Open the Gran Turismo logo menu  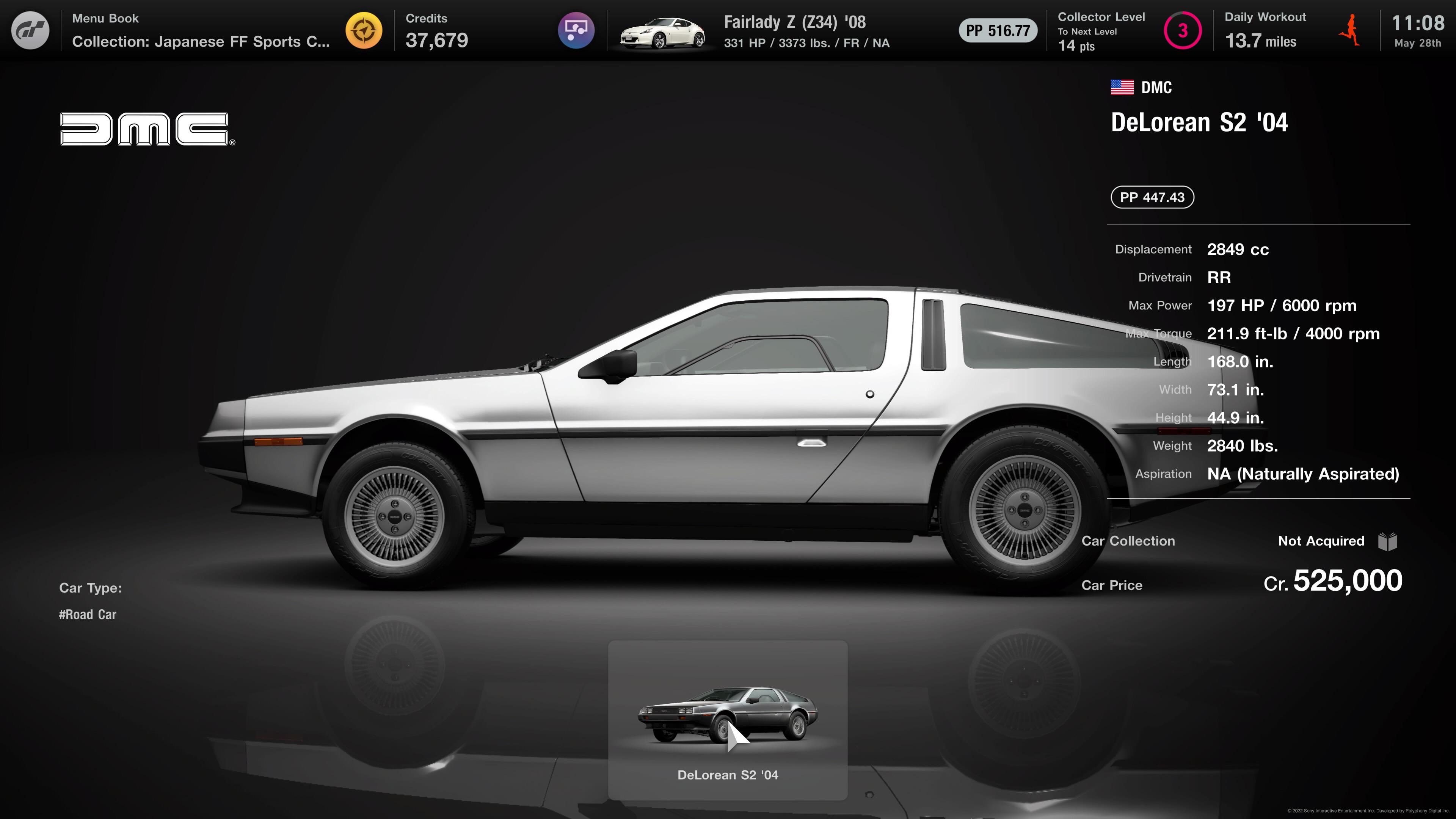pos(30,30)
